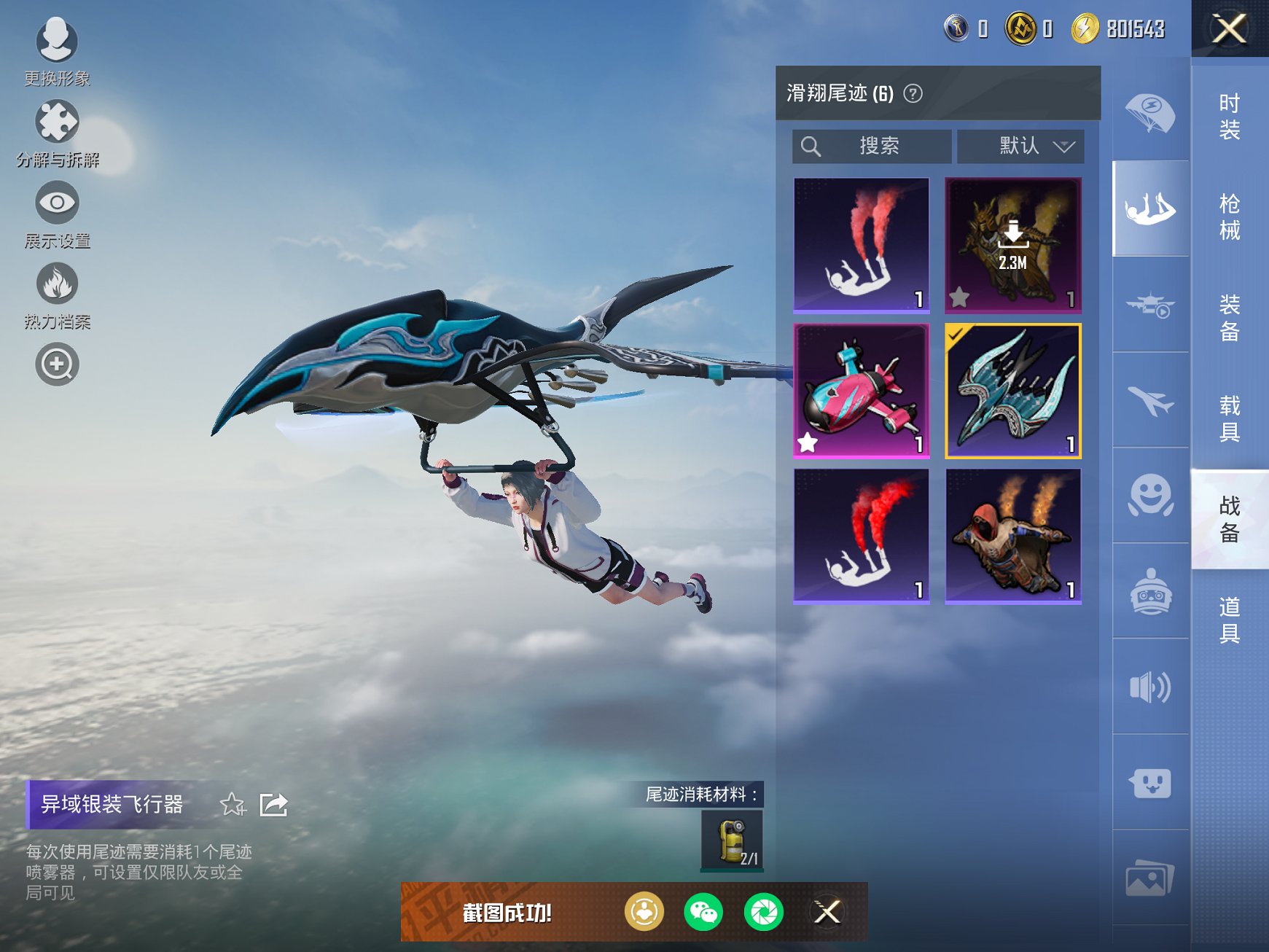Screen dimensions: 1269x952
Task: Click the magnifier zoom icon on left sidebar
Action: [x=57, y=364]
